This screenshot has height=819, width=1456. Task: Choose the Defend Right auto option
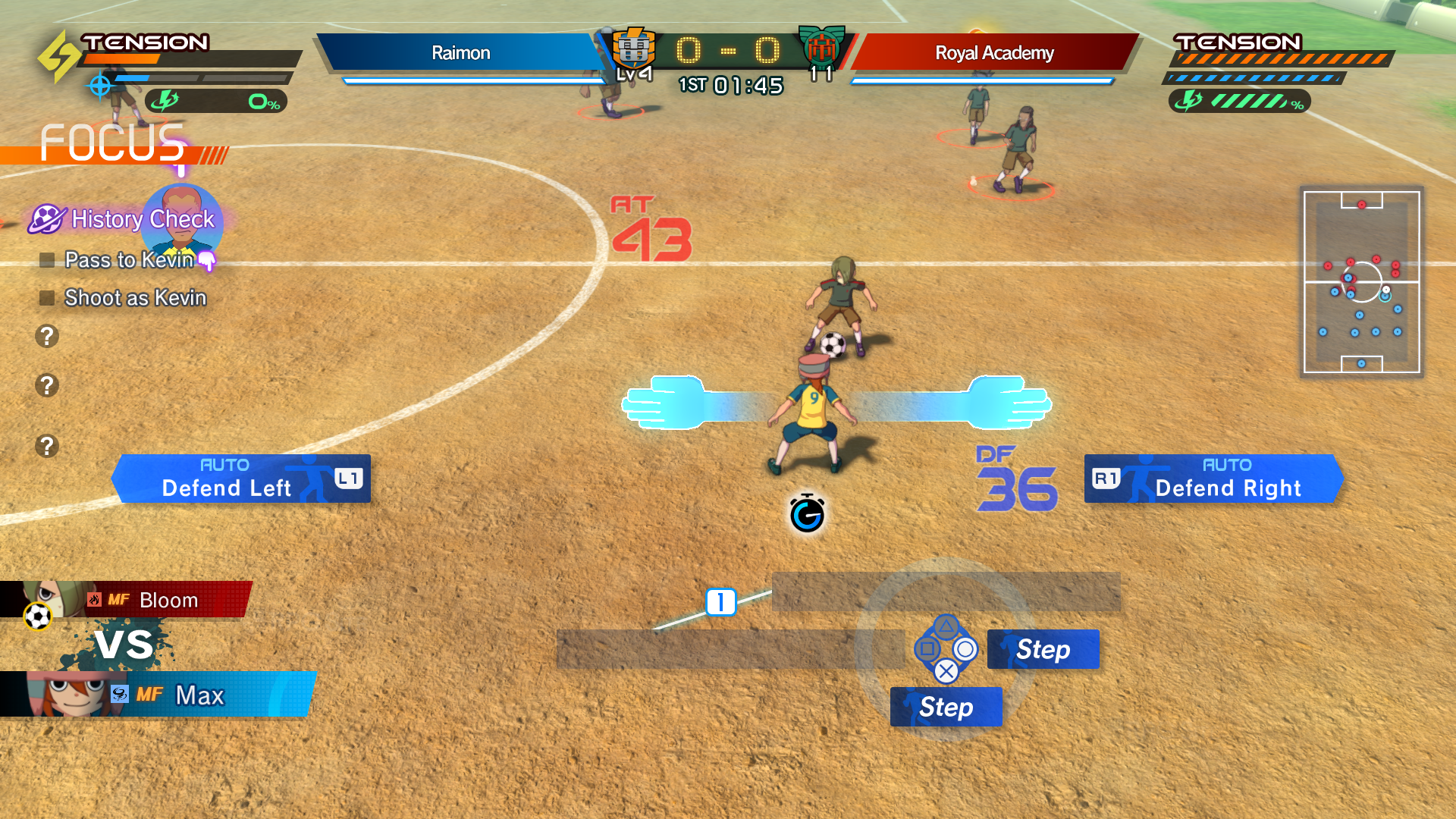(x=1213, y=479)
